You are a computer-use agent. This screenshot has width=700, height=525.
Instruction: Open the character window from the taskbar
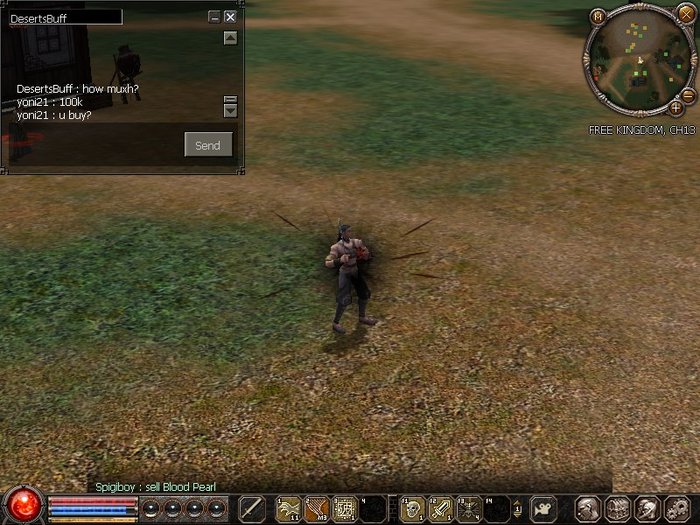tap(589, 508)
